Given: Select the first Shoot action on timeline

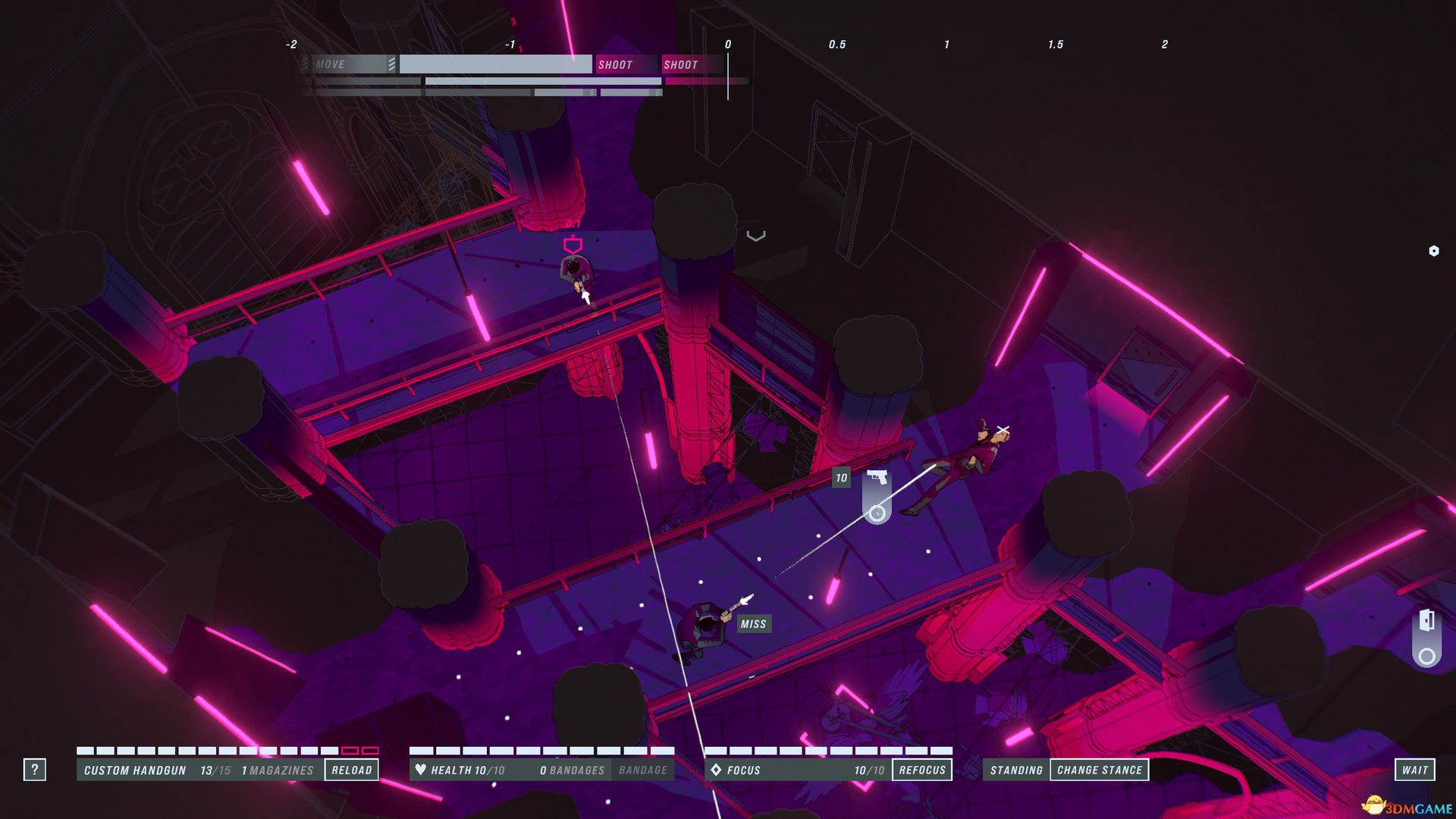Looking at the screenshot, I should (x=615, y=64).
